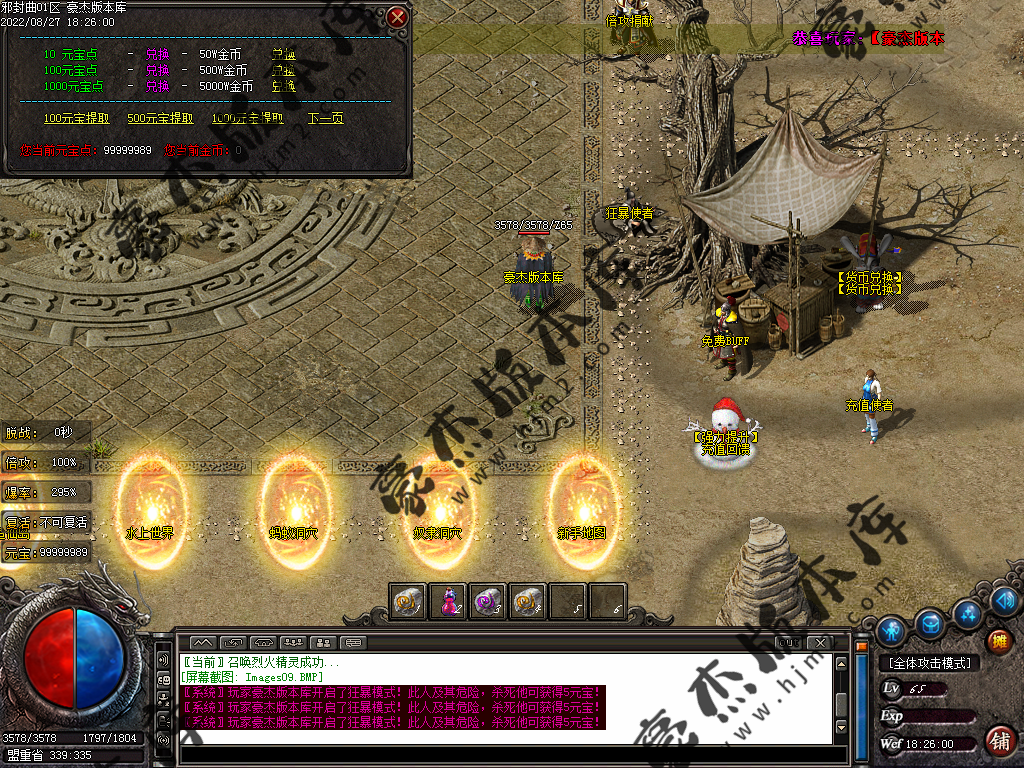
Task: Close the chat window with X
Action: point(819,641)
